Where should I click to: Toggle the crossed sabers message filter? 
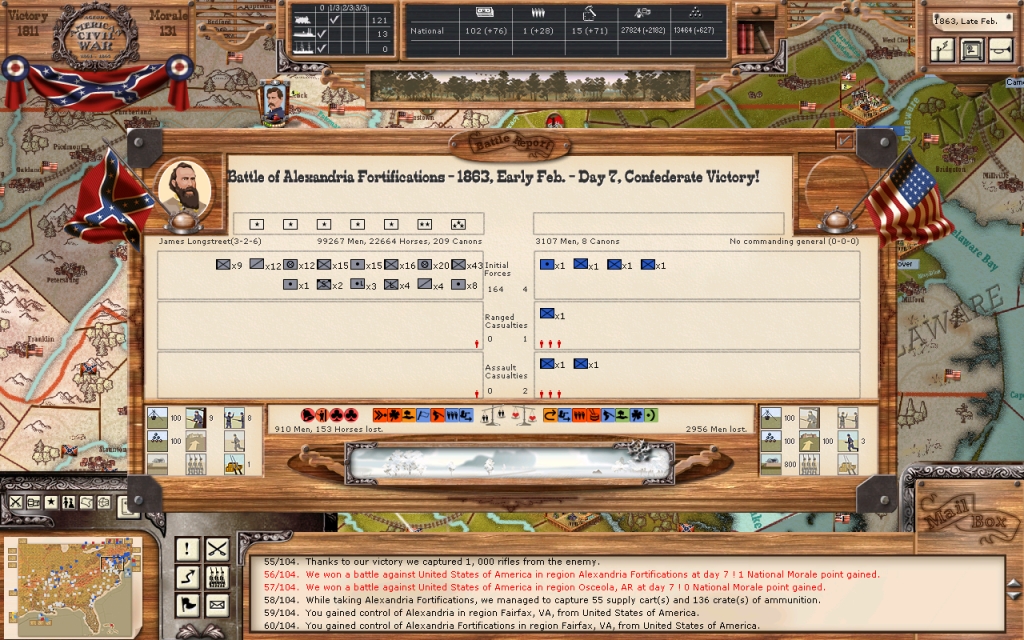tap(217, 549)
